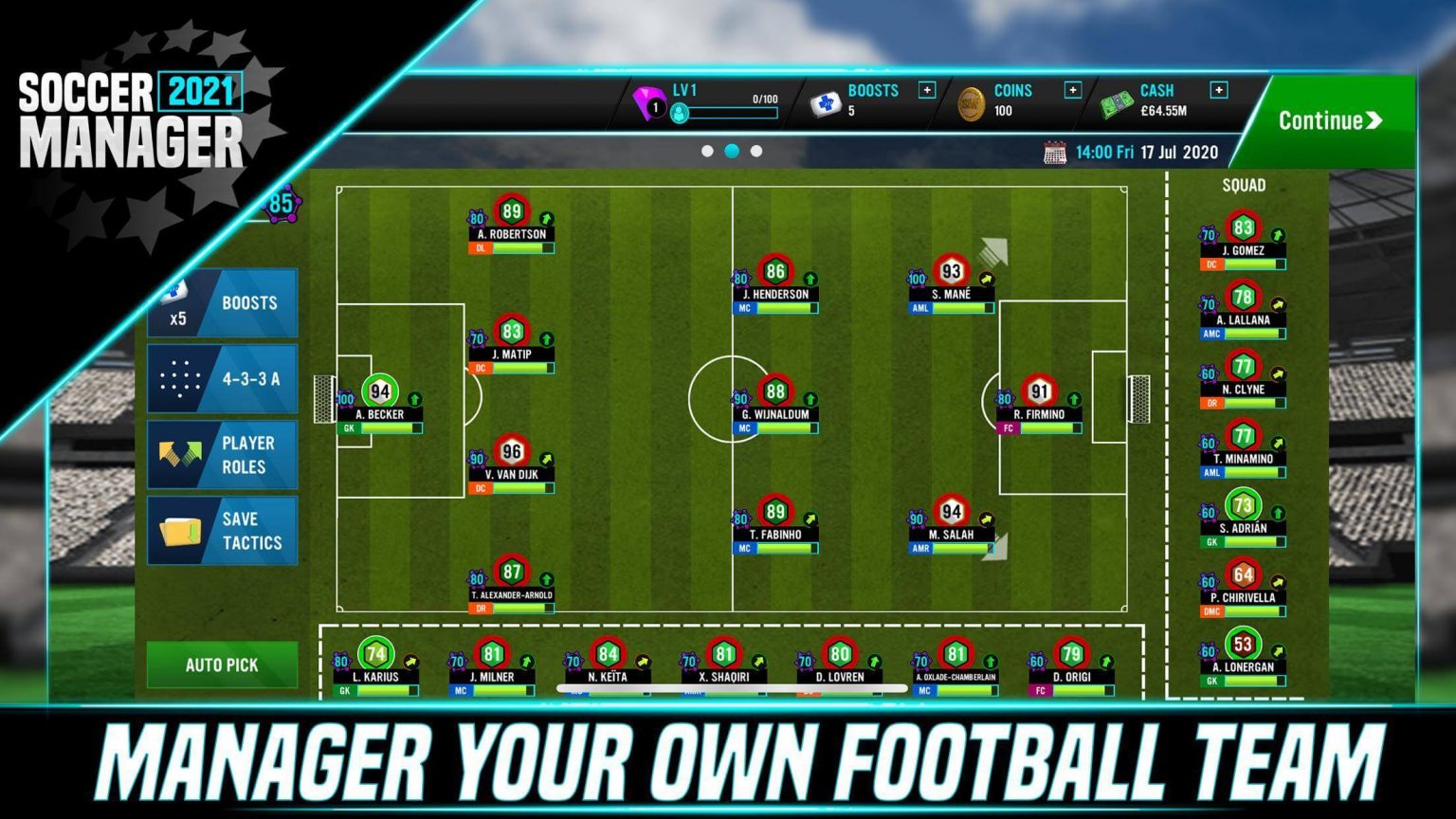
Task: Select the Boosts x5 item in the sidebar
Action: pyautogui.click(x=222, y=302)
